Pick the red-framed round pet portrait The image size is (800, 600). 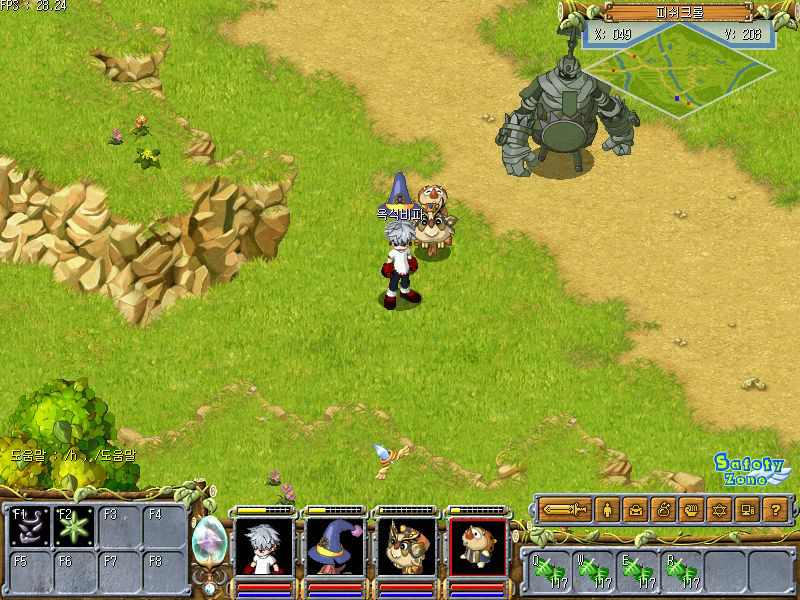coord(477,547)
